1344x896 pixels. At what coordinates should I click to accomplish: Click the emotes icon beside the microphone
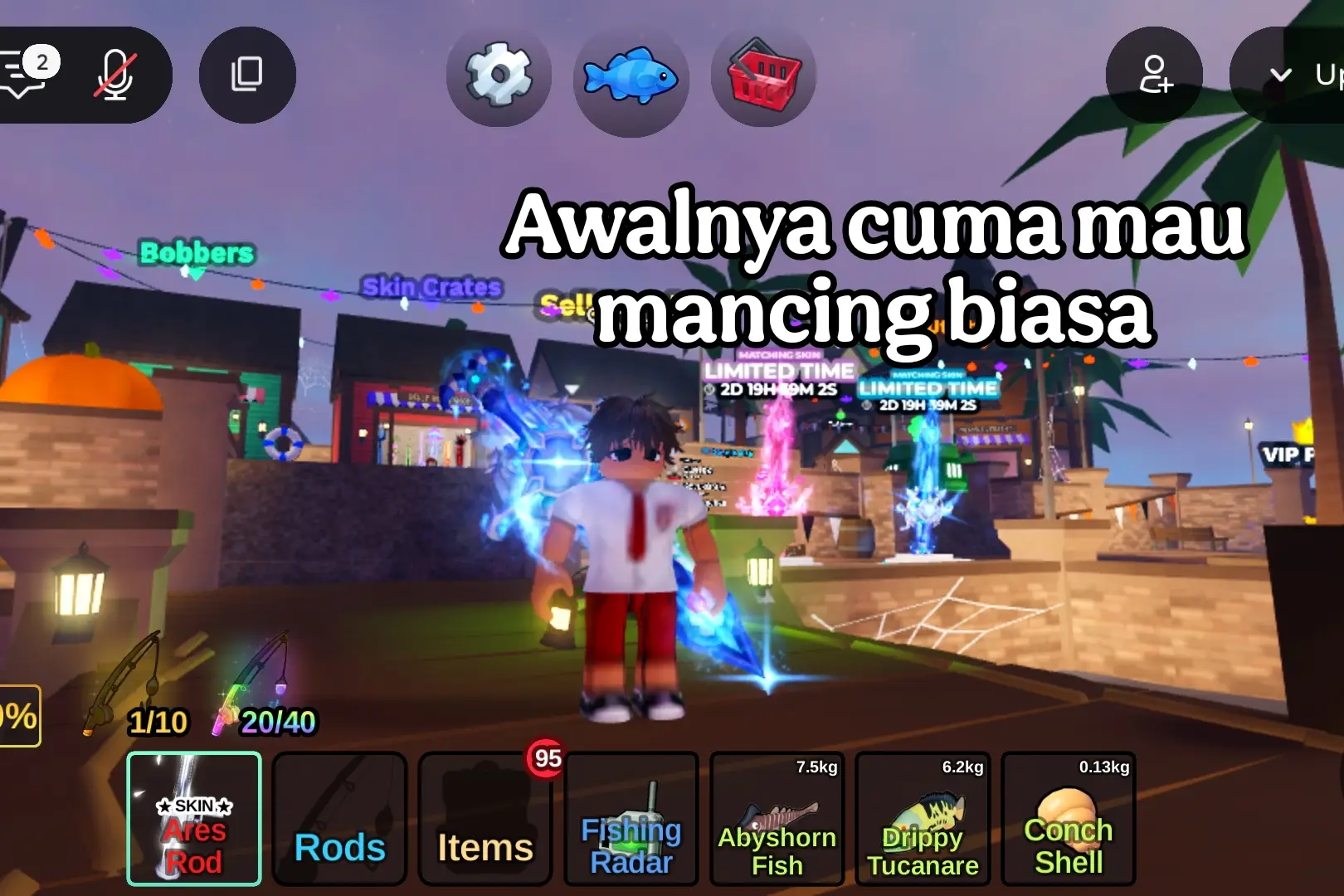[x=247, y=75]
